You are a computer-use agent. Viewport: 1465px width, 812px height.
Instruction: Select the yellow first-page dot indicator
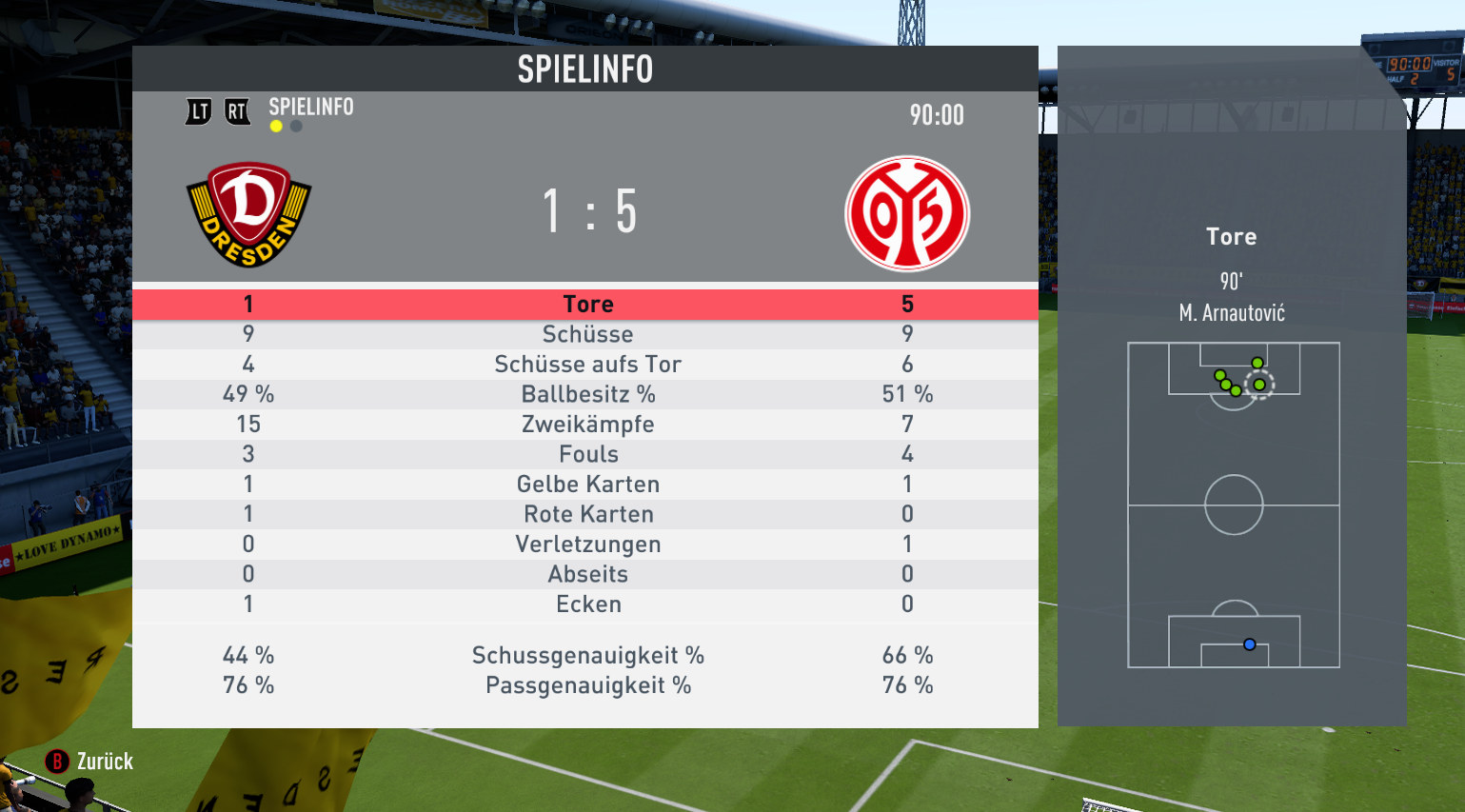click(x=276, y=127)
